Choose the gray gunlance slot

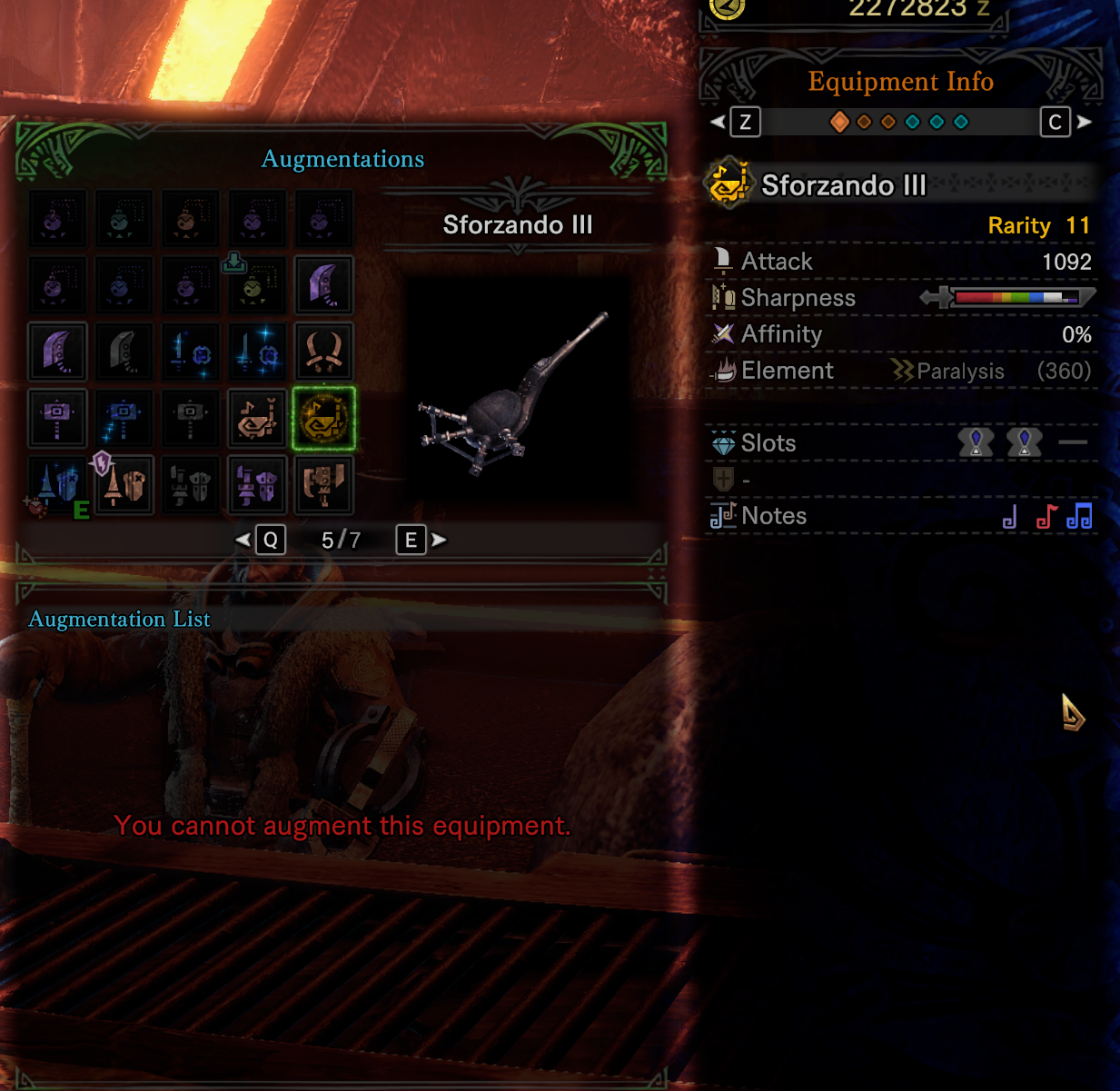click(x=191, y=484)
